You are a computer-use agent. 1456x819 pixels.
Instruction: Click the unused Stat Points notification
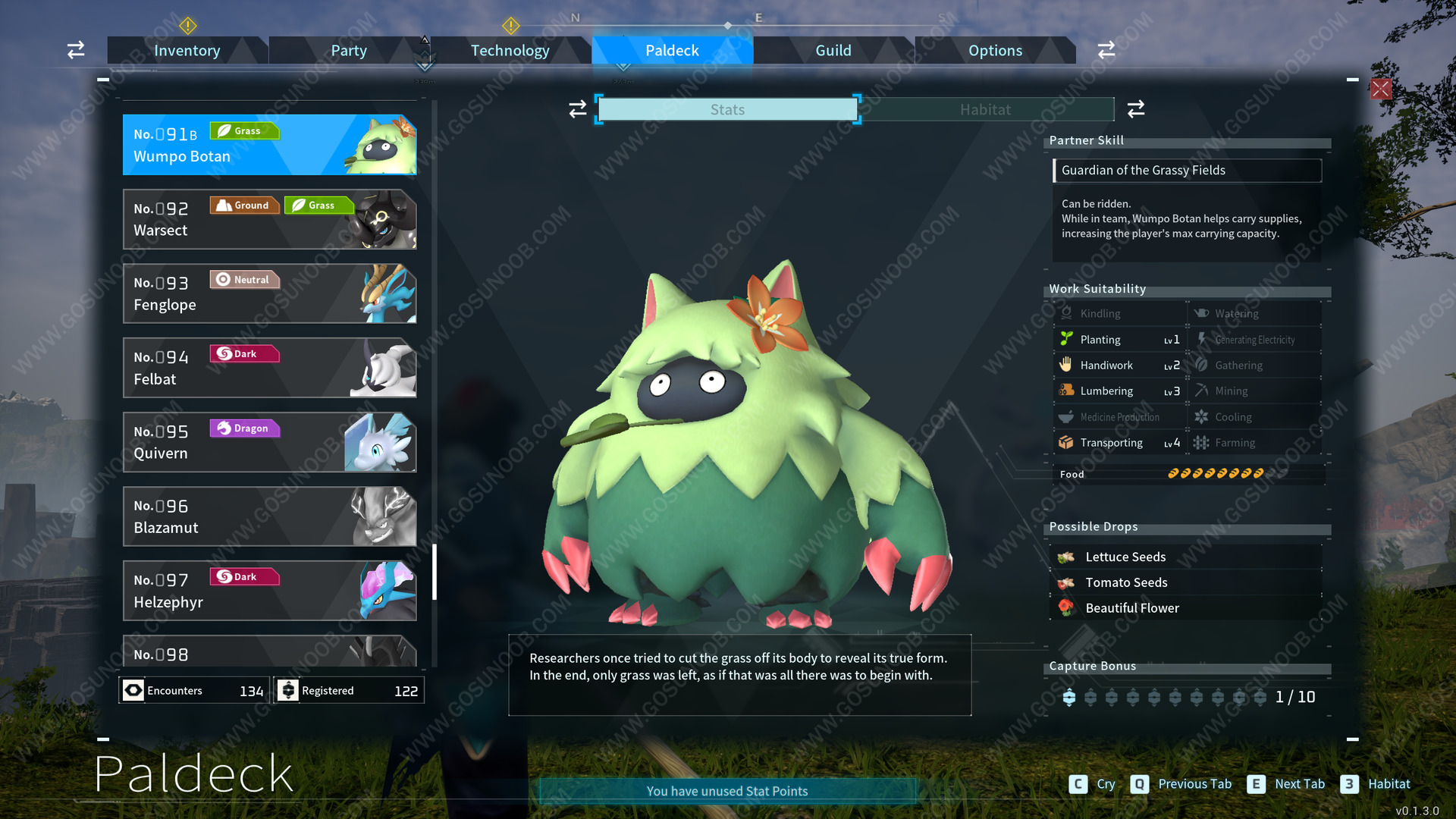(x=727, y=791)
